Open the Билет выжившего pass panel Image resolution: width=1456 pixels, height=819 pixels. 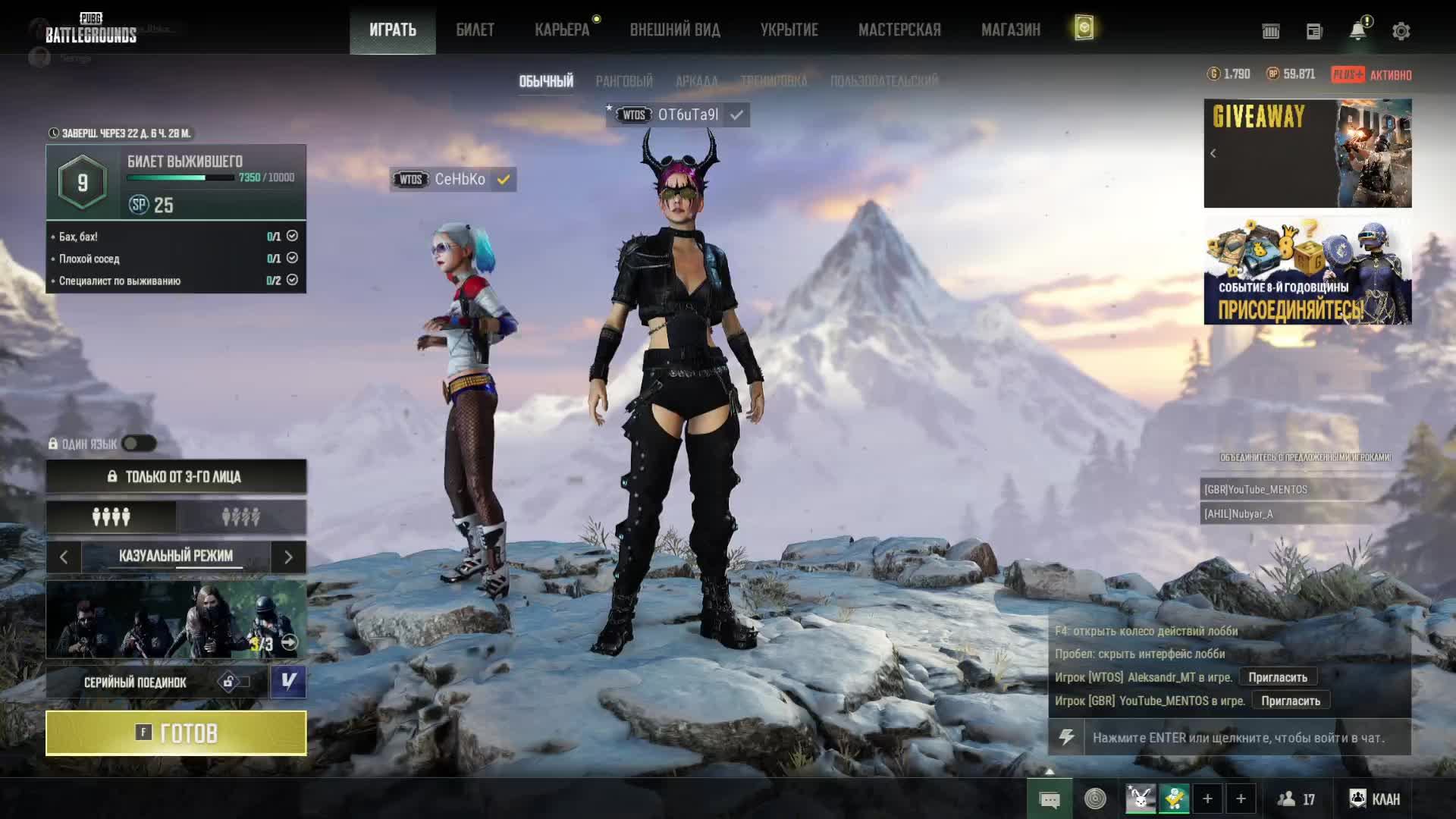[x=176, y=182]
